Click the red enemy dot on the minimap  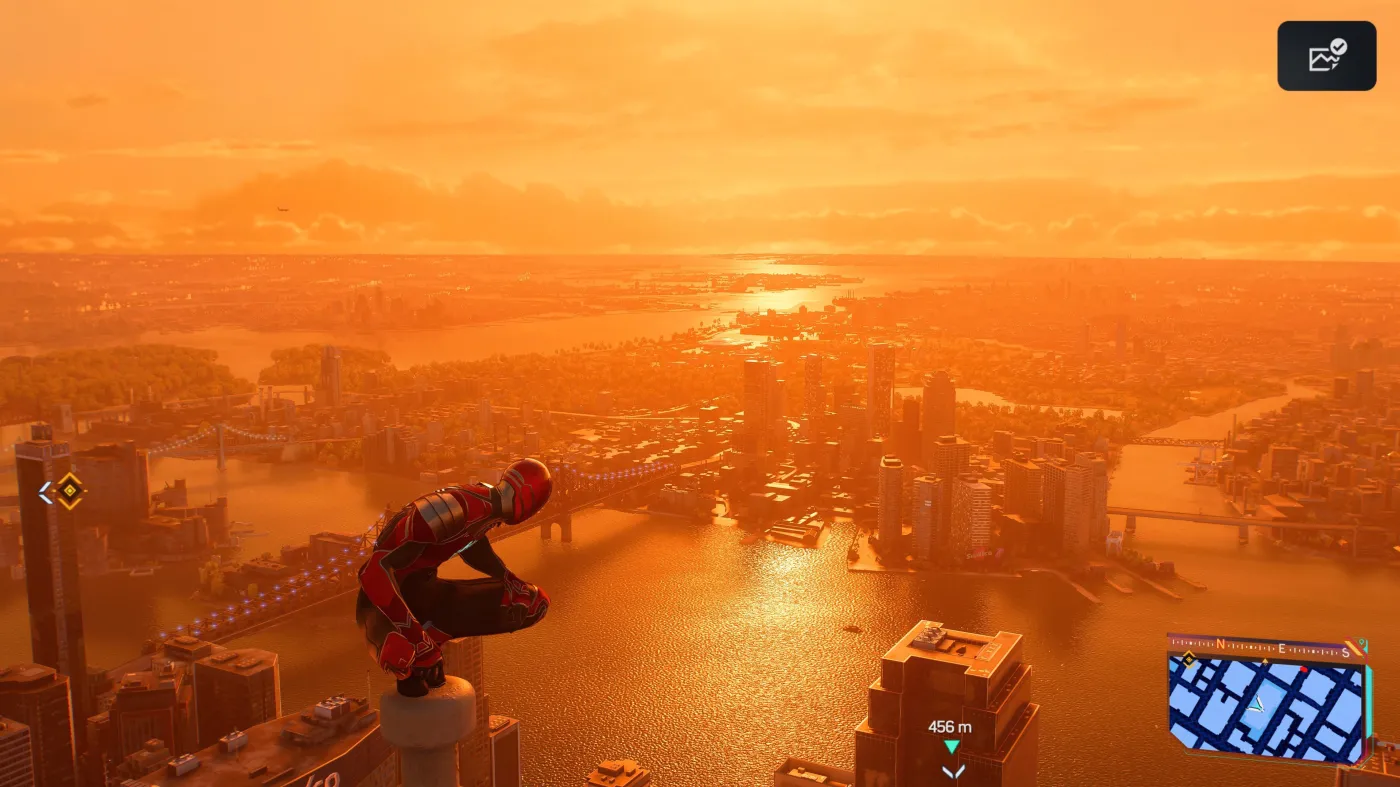coord(1304,669)
